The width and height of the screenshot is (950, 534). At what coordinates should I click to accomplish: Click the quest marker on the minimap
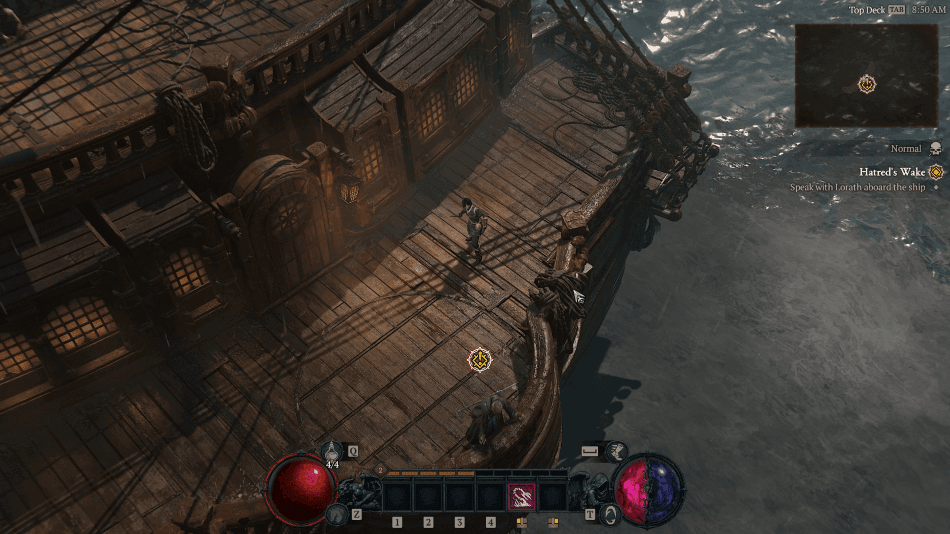867,84
